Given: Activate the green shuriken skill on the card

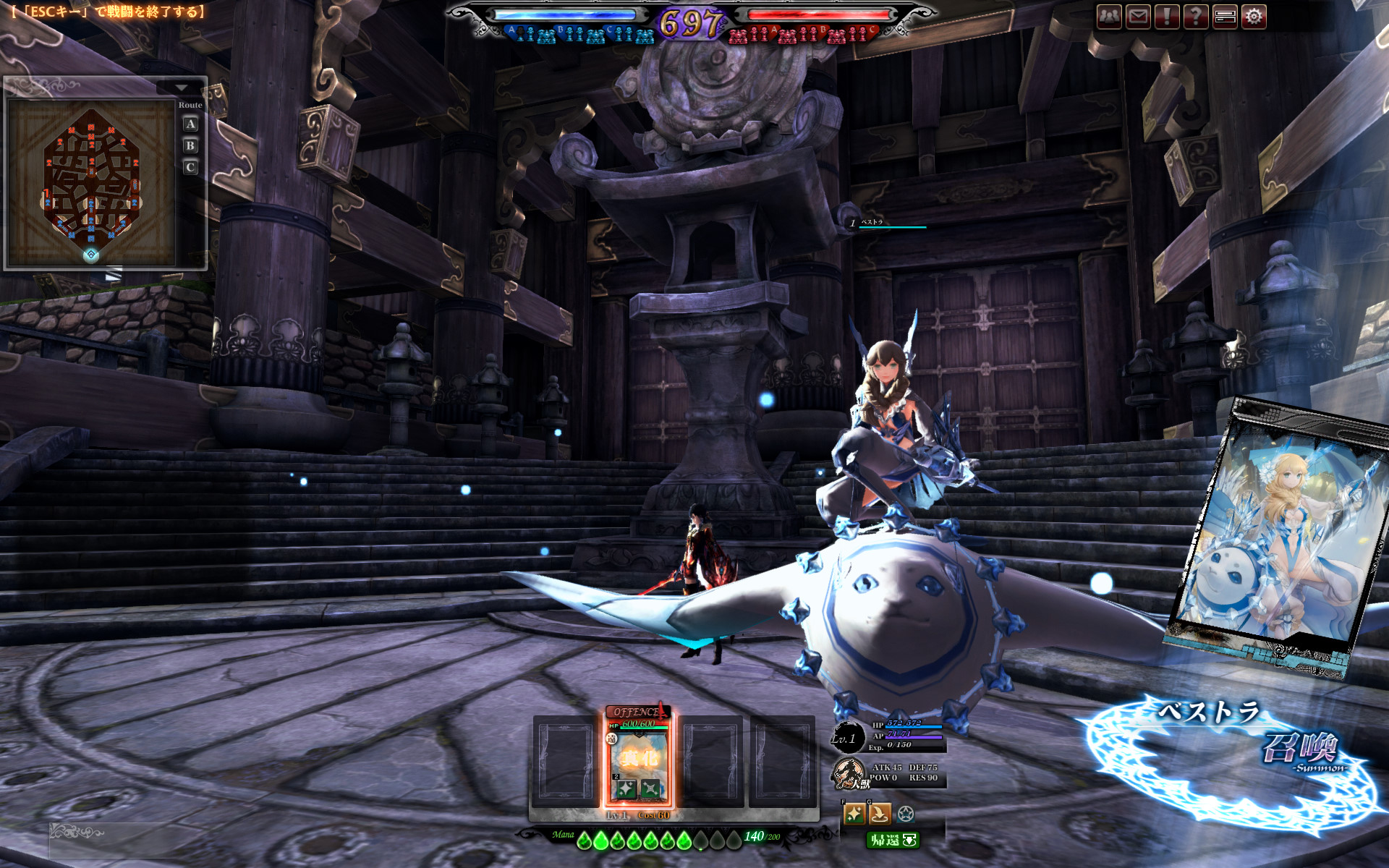Looking at the screenshot, I should pos(650,788).
